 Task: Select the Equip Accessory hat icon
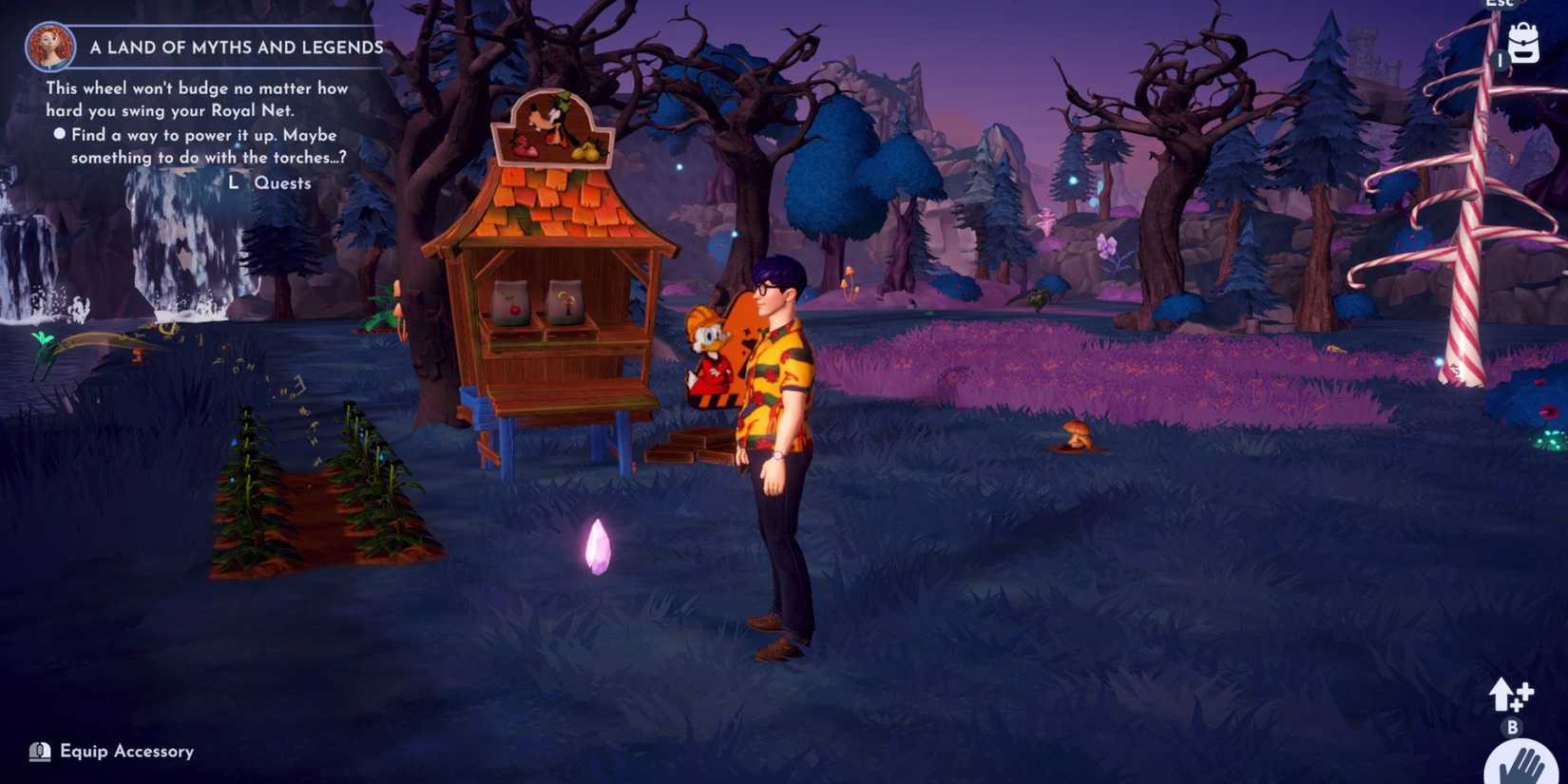pyautogui.click(x=38, y=751)
